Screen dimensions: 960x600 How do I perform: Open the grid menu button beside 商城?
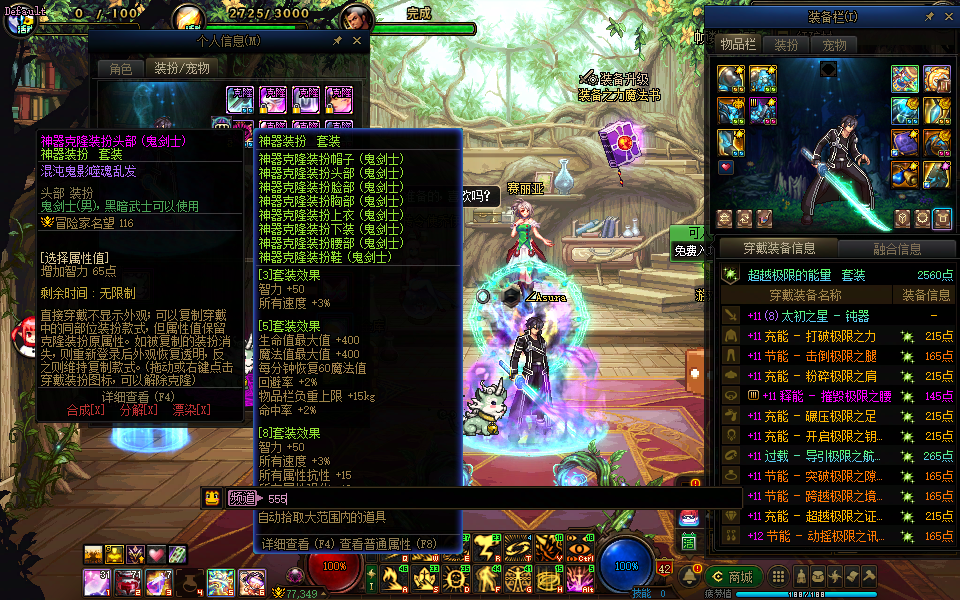point(776,577)
